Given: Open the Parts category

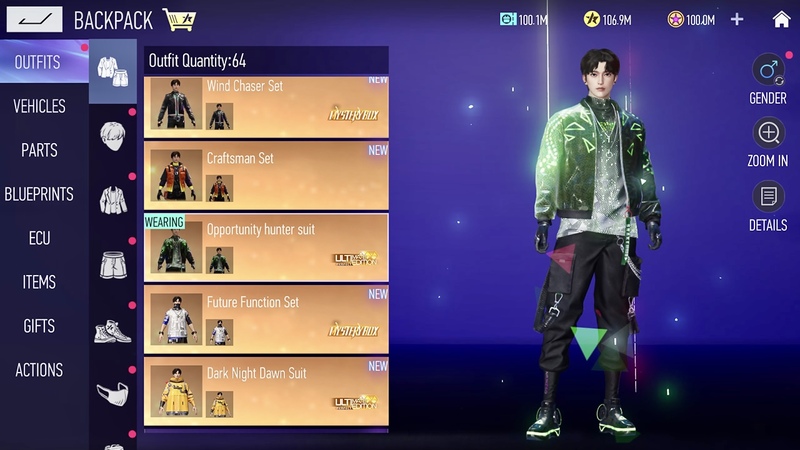Looking at the screenshot, I should click(39, 150).
